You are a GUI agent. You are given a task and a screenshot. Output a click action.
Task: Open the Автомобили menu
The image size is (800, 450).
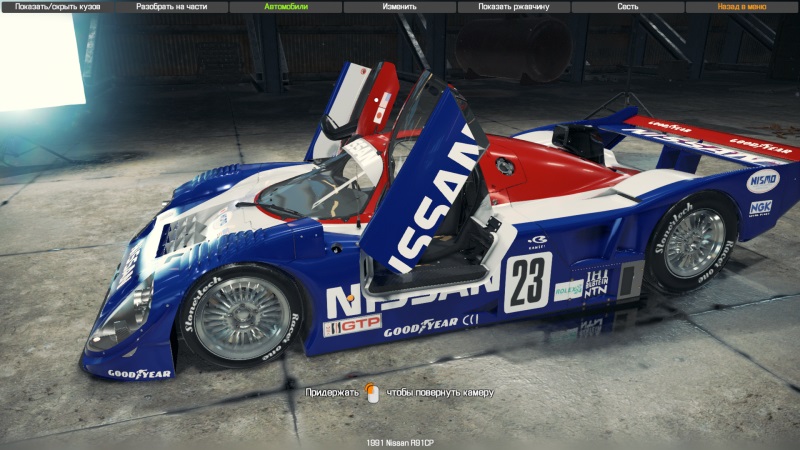click(x=285, y=7)
